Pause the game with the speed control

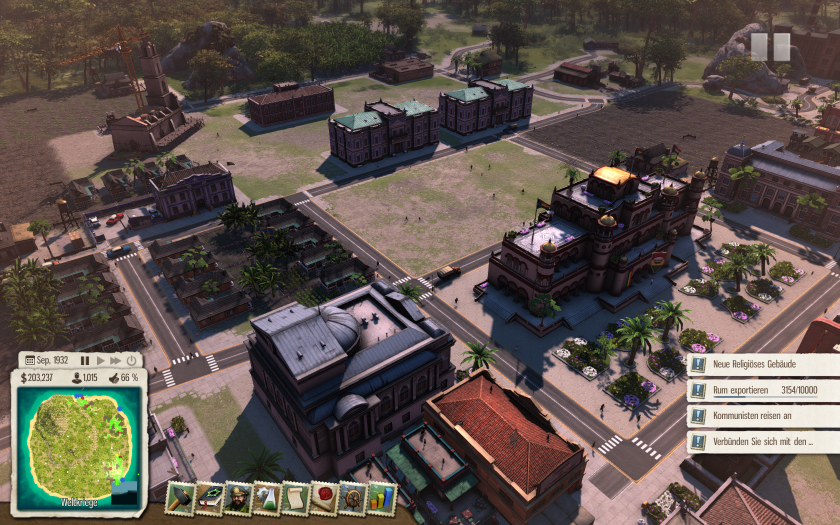click(x=85, y=360)
